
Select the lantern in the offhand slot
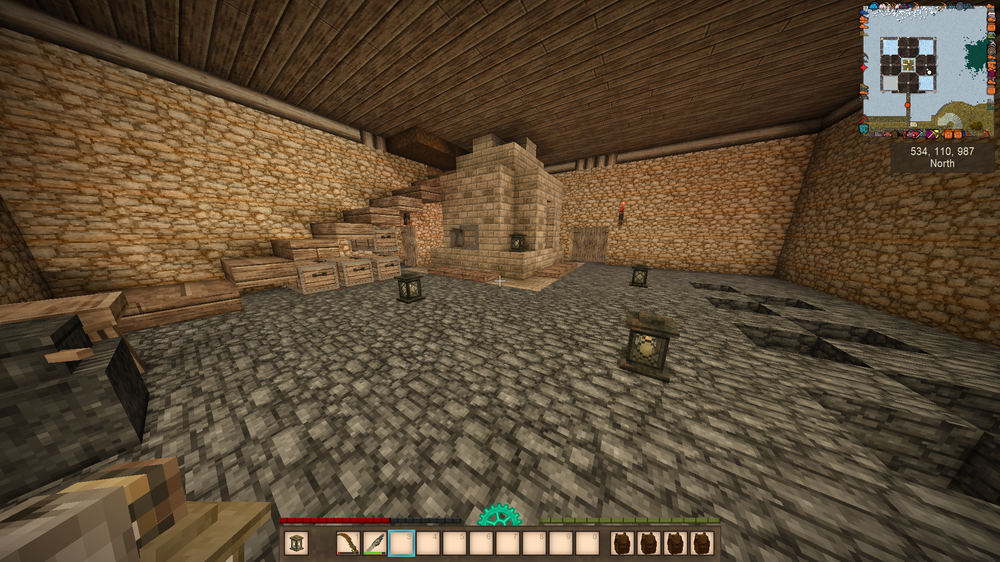(x=297, y=543)
